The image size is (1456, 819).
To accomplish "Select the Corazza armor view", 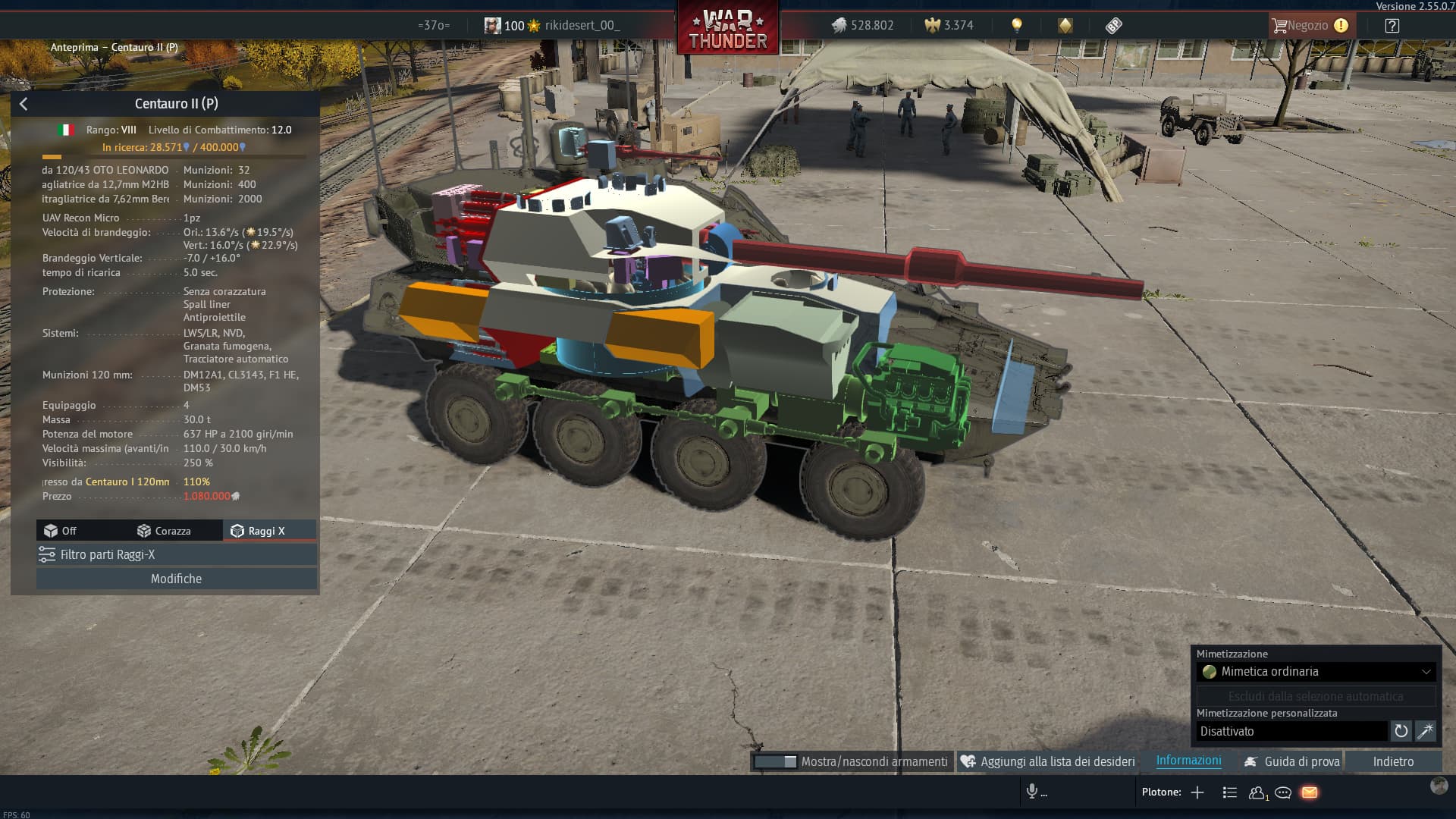I will 164,531.
